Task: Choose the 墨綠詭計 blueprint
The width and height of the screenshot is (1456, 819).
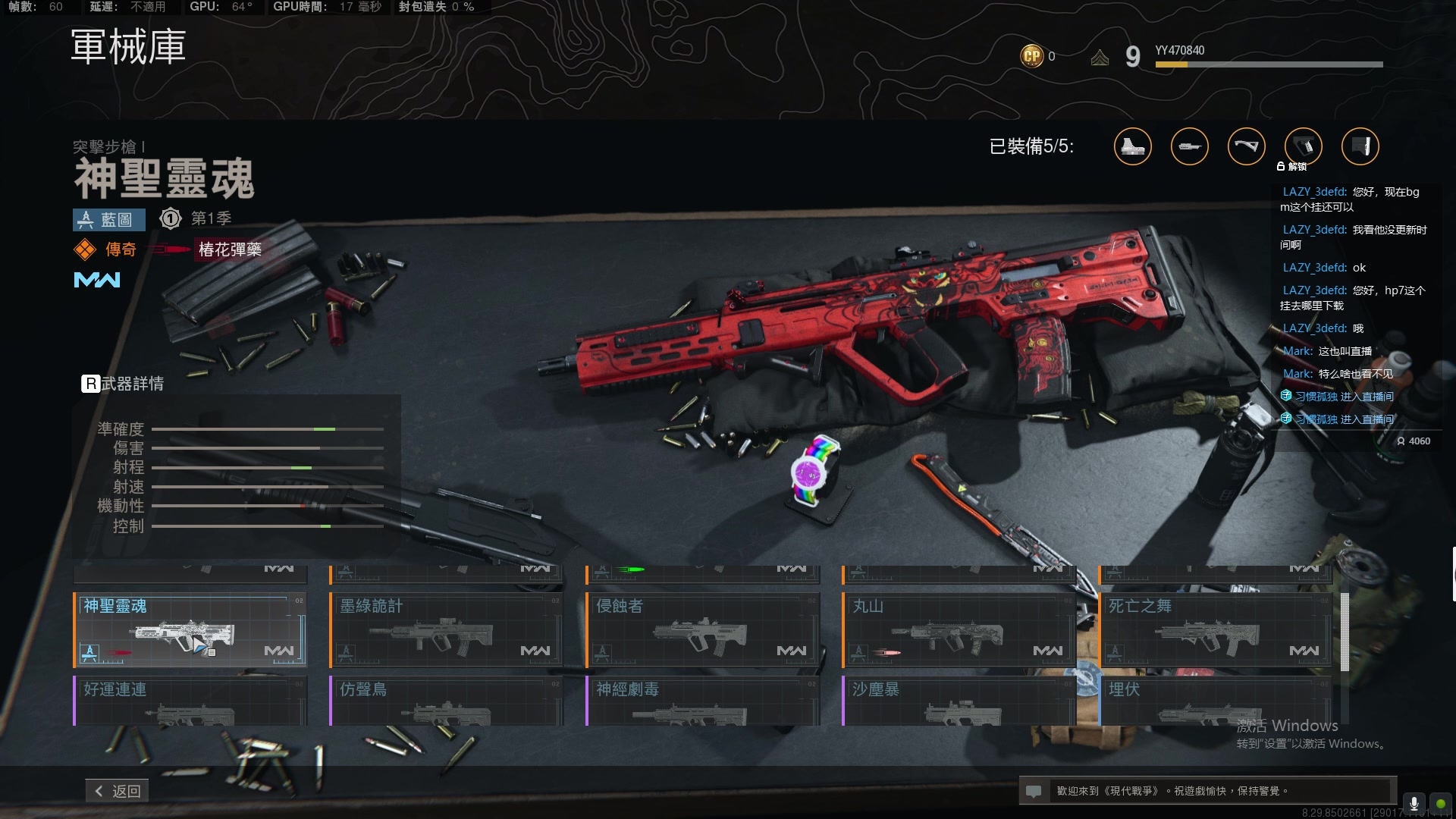Action: pyautogui.click(x=447, y=629)
